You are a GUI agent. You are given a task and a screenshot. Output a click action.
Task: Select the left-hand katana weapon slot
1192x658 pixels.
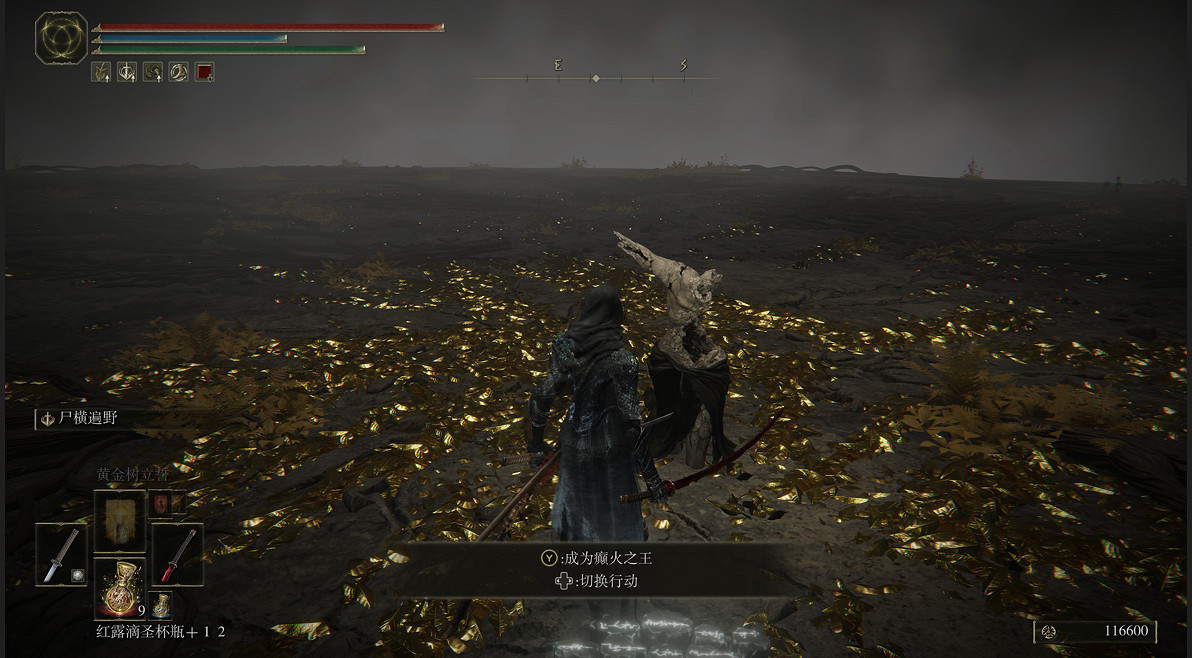coord(62,554)
